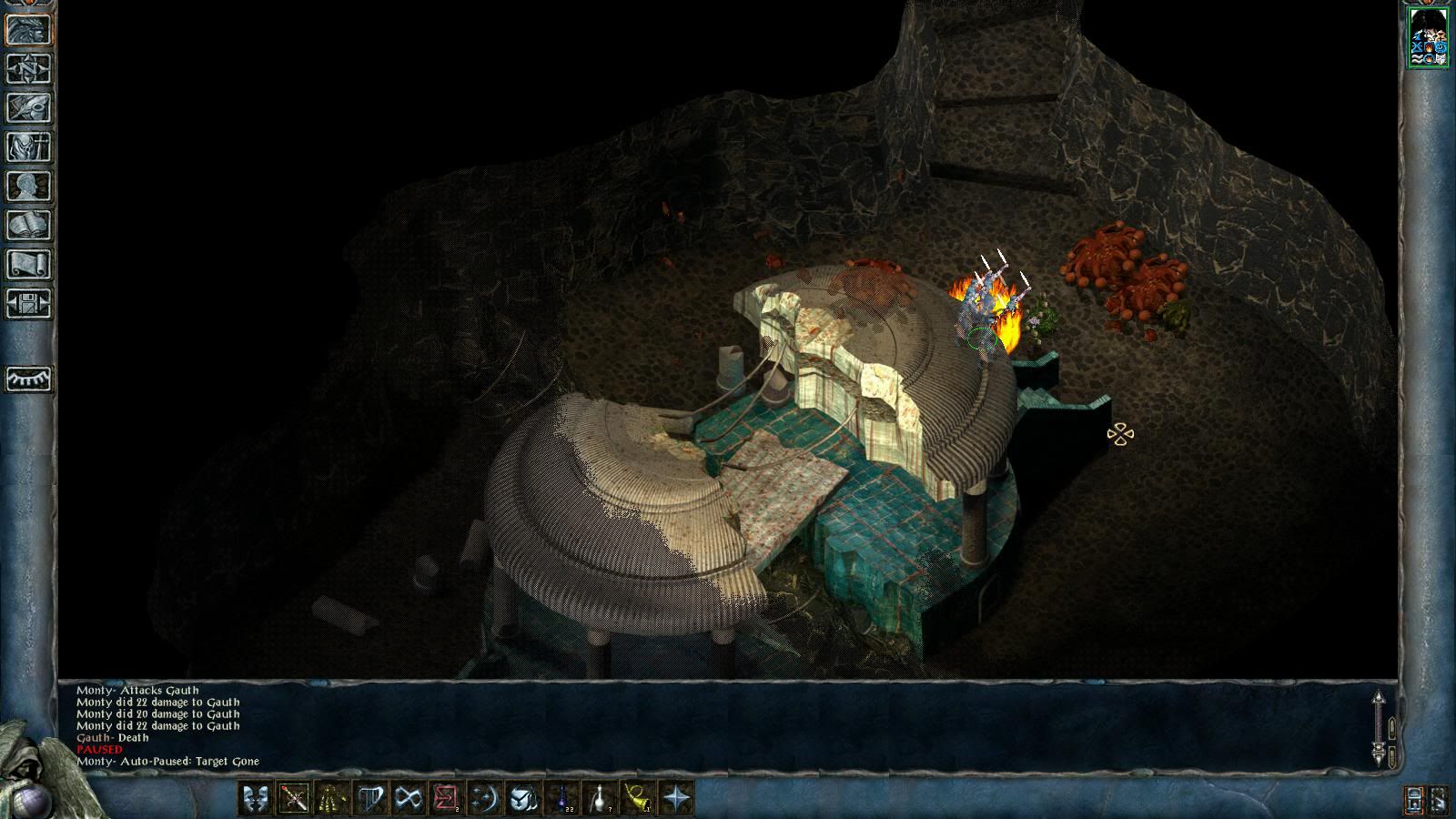Viewport: 1456px width, 819px height.
Task: Select the equipped sword weapon slot
Action: tap(294, 798)
